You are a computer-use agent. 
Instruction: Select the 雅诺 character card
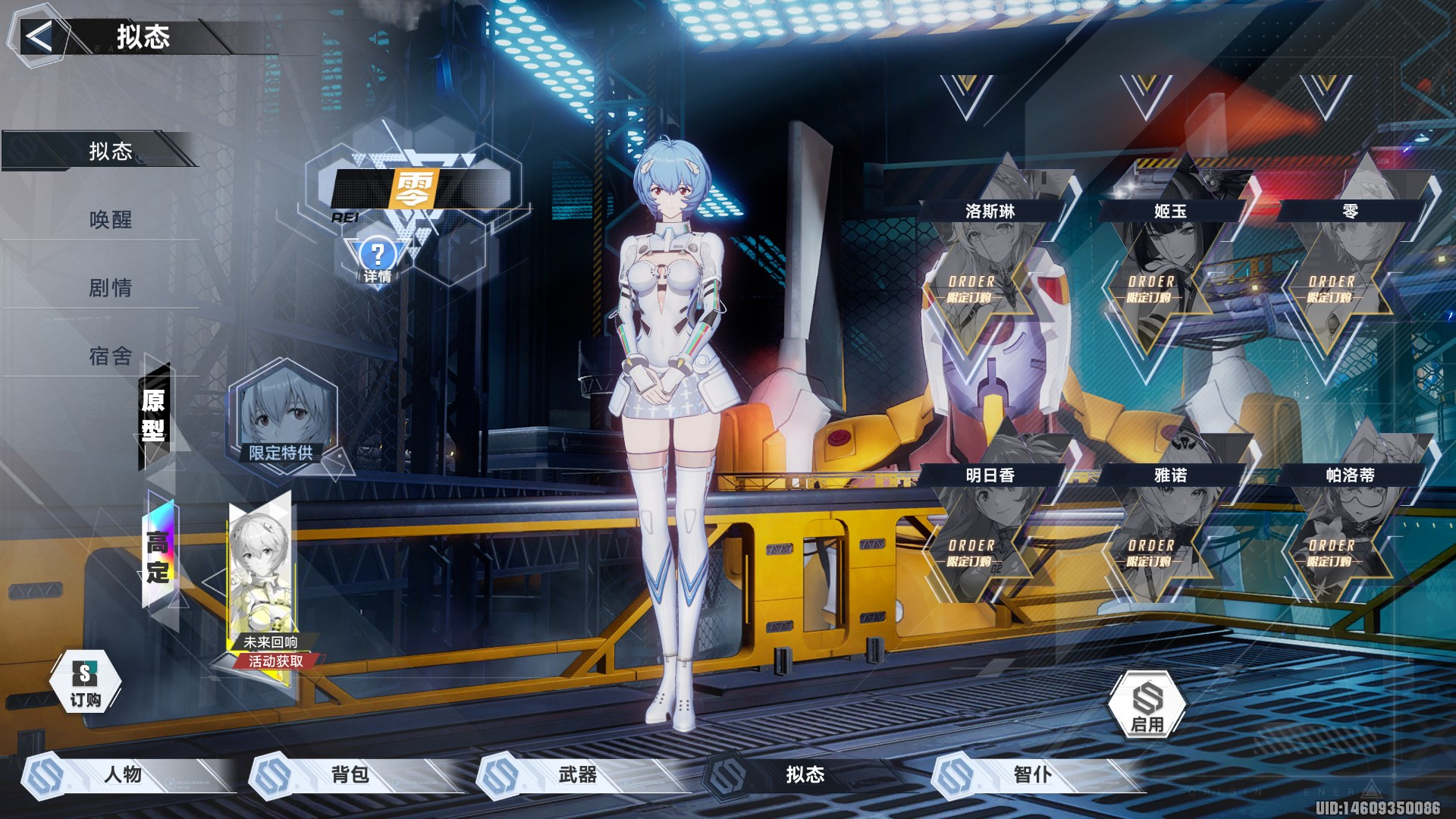[x=1169, y=537]
